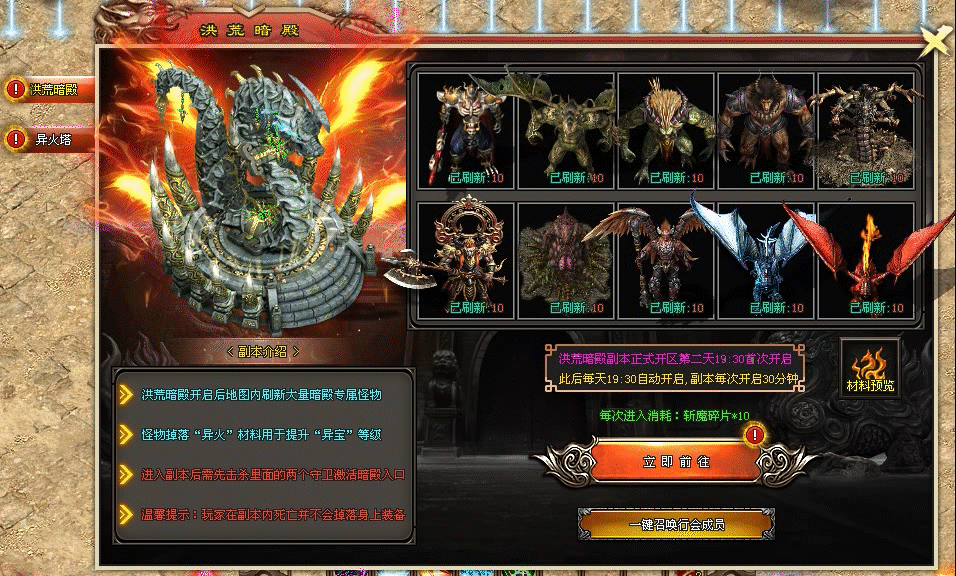Image resolution: width=956 pixels, height=576 pixels.
Task: Click 一键召唤行会成员 to summon guild members
Action: pyautogui.click(x=676, y=524)
